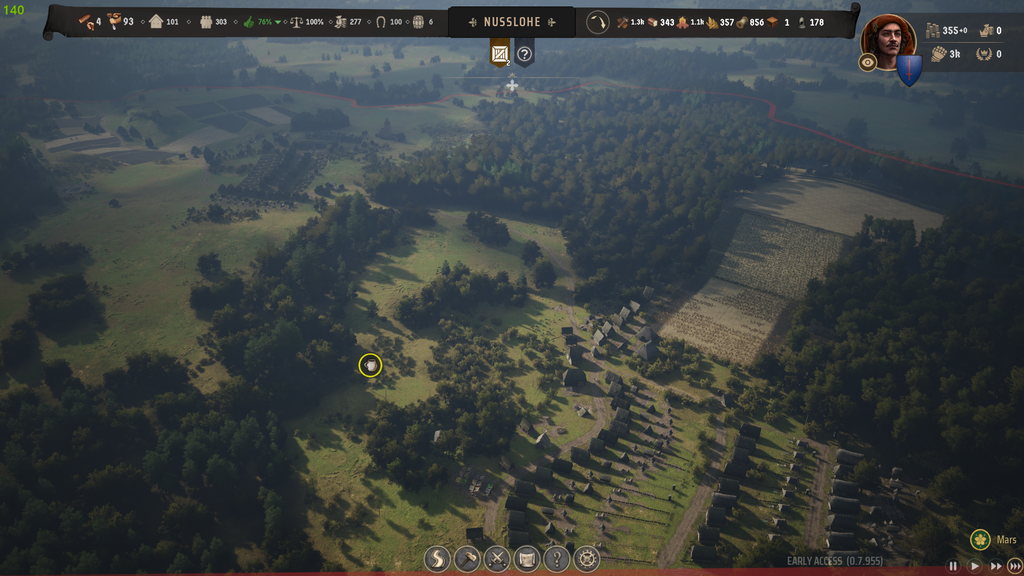The height and width of the screenshot is (576, 1024).
Task: Set game to double fast-forward speed
Action: (995, 566)
